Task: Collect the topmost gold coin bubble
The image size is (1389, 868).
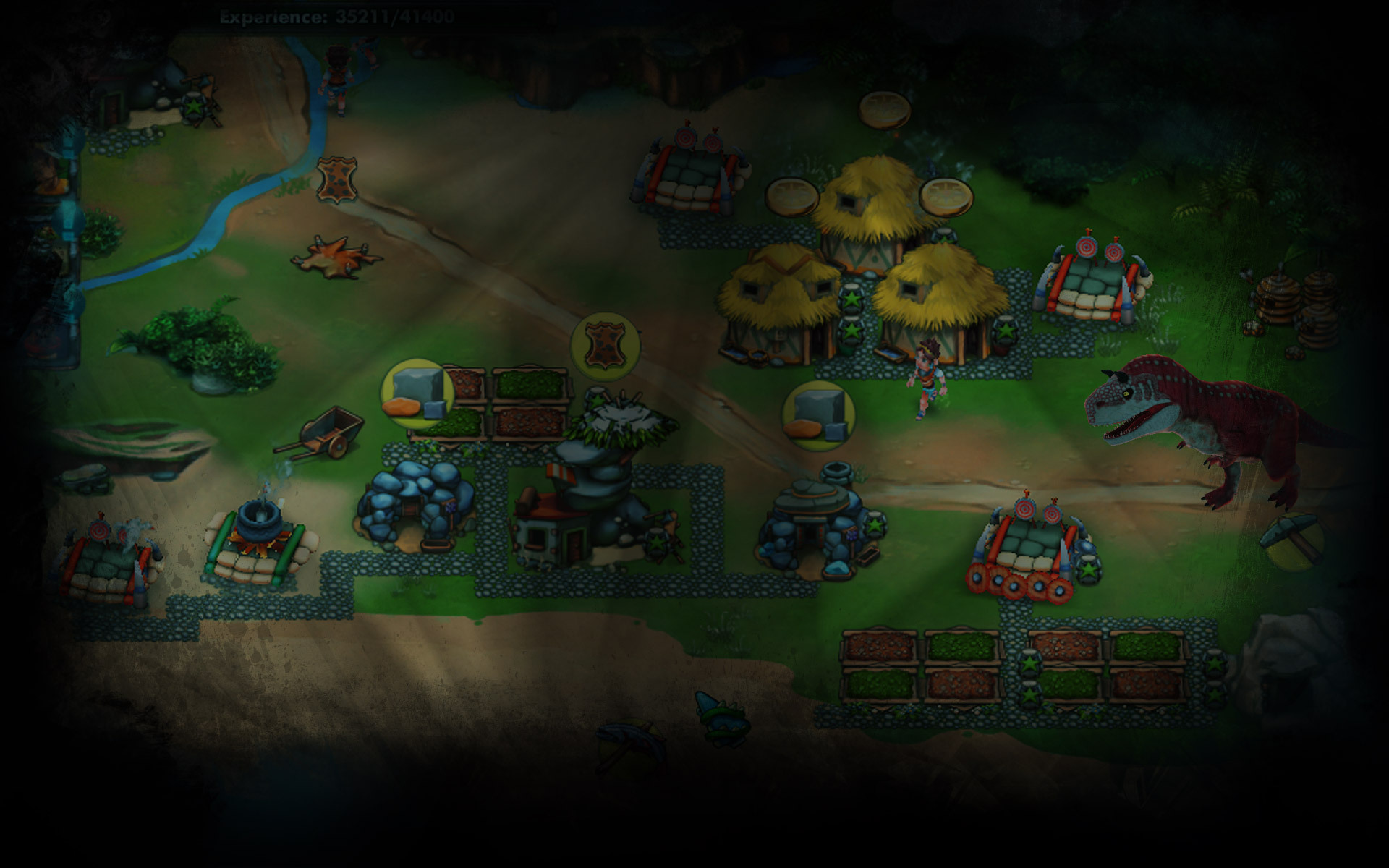Action: click(x=885, y=110)
